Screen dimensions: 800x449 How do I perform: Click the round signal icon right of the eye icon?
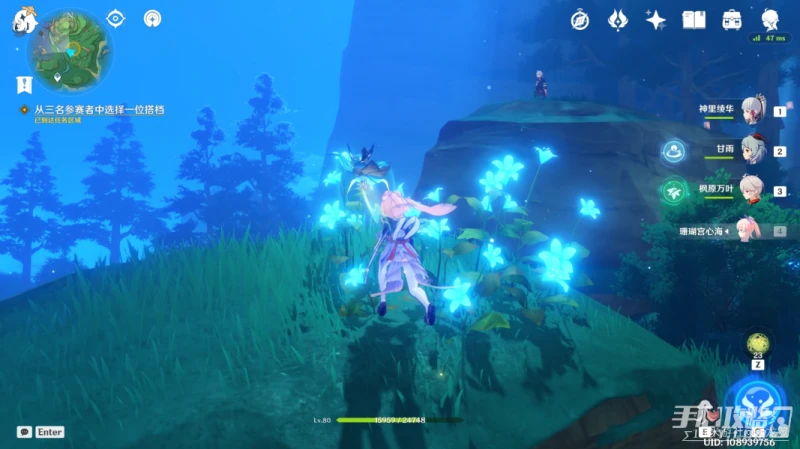pos(152,18)
